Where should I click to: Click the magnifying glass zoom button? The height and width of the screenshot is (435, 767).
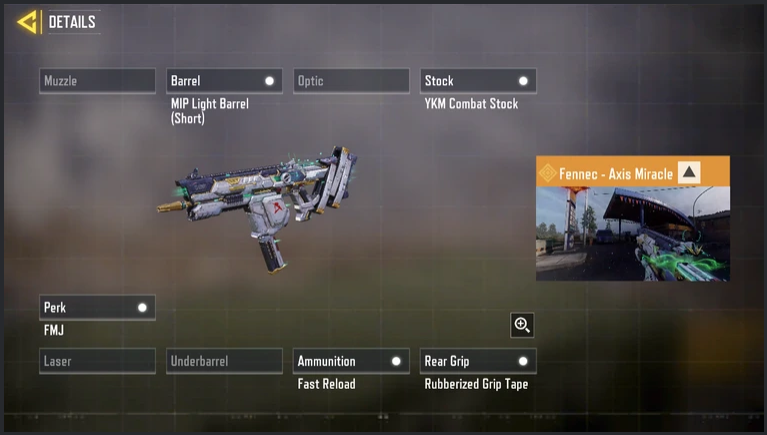(521, 325)
